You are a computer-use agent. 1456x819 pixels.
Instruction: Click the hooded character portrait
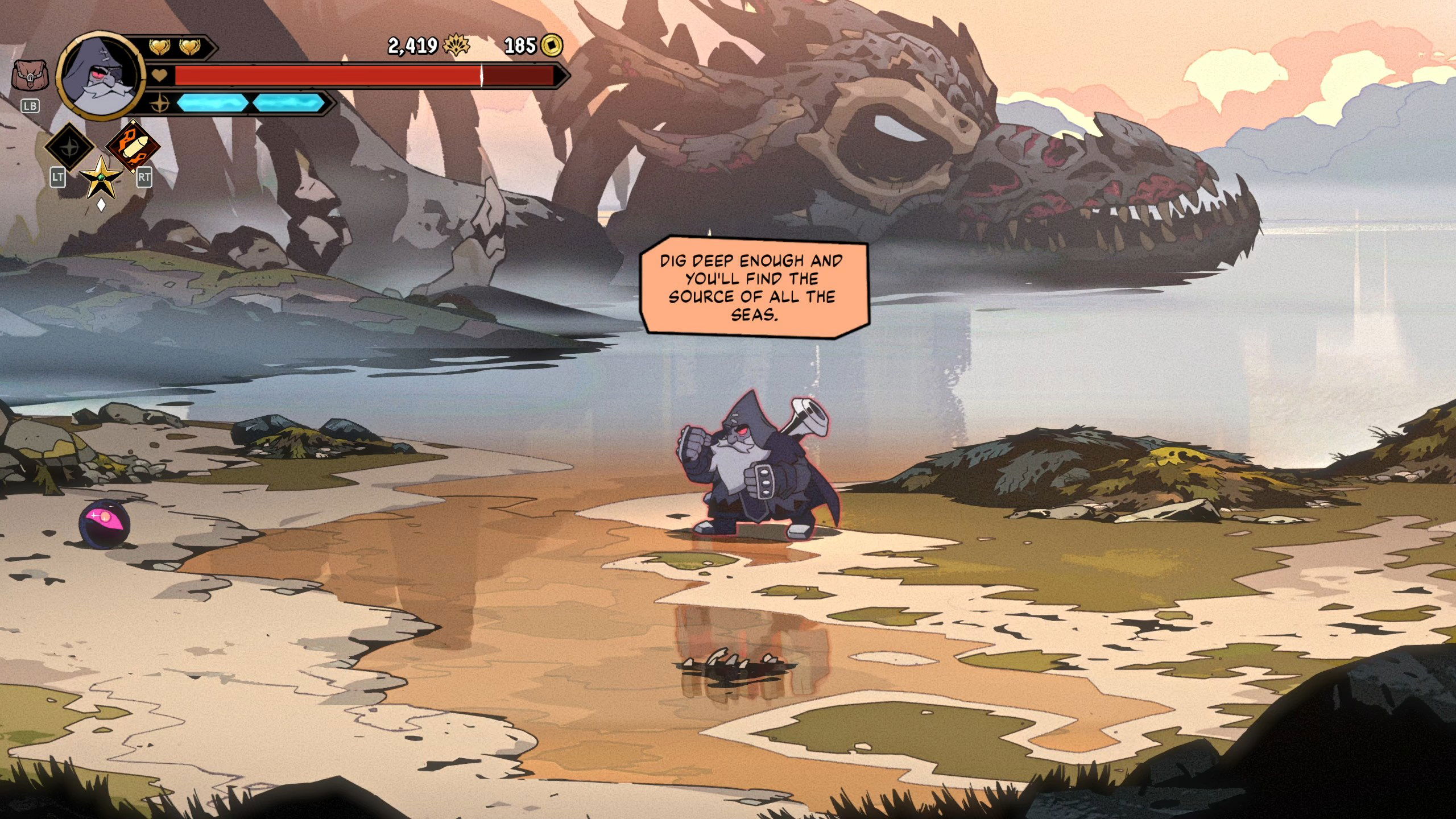click(x=100, y=74)
